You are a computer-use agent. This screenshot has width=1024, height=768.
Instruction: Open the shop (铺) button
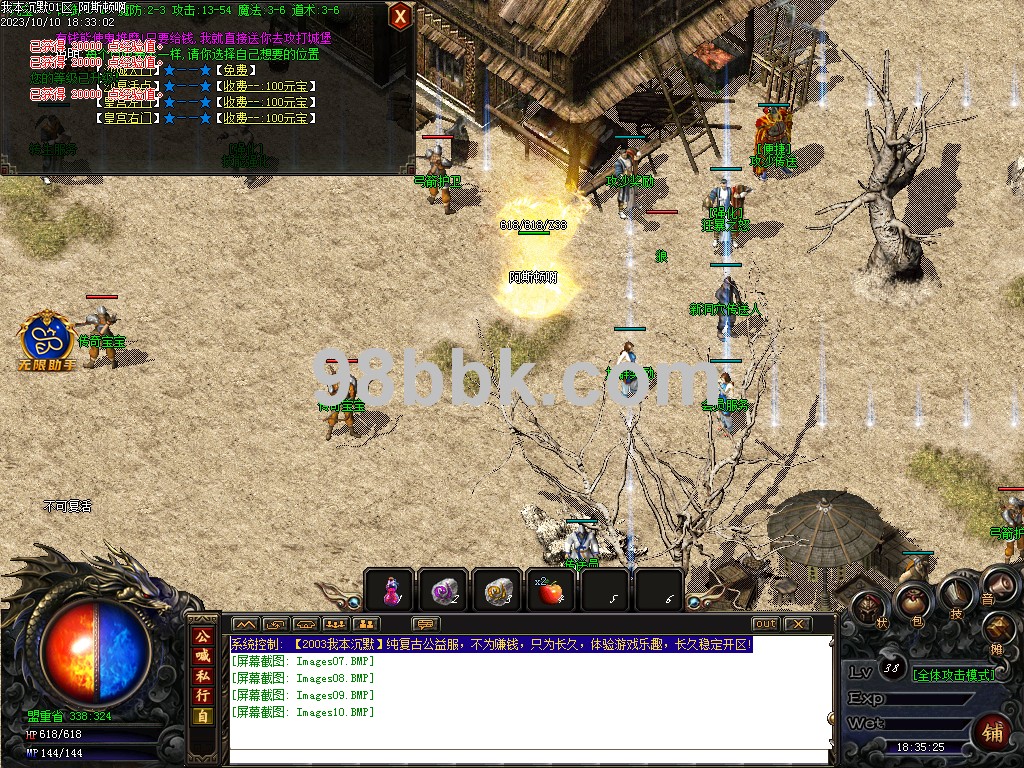pos(991,730)
